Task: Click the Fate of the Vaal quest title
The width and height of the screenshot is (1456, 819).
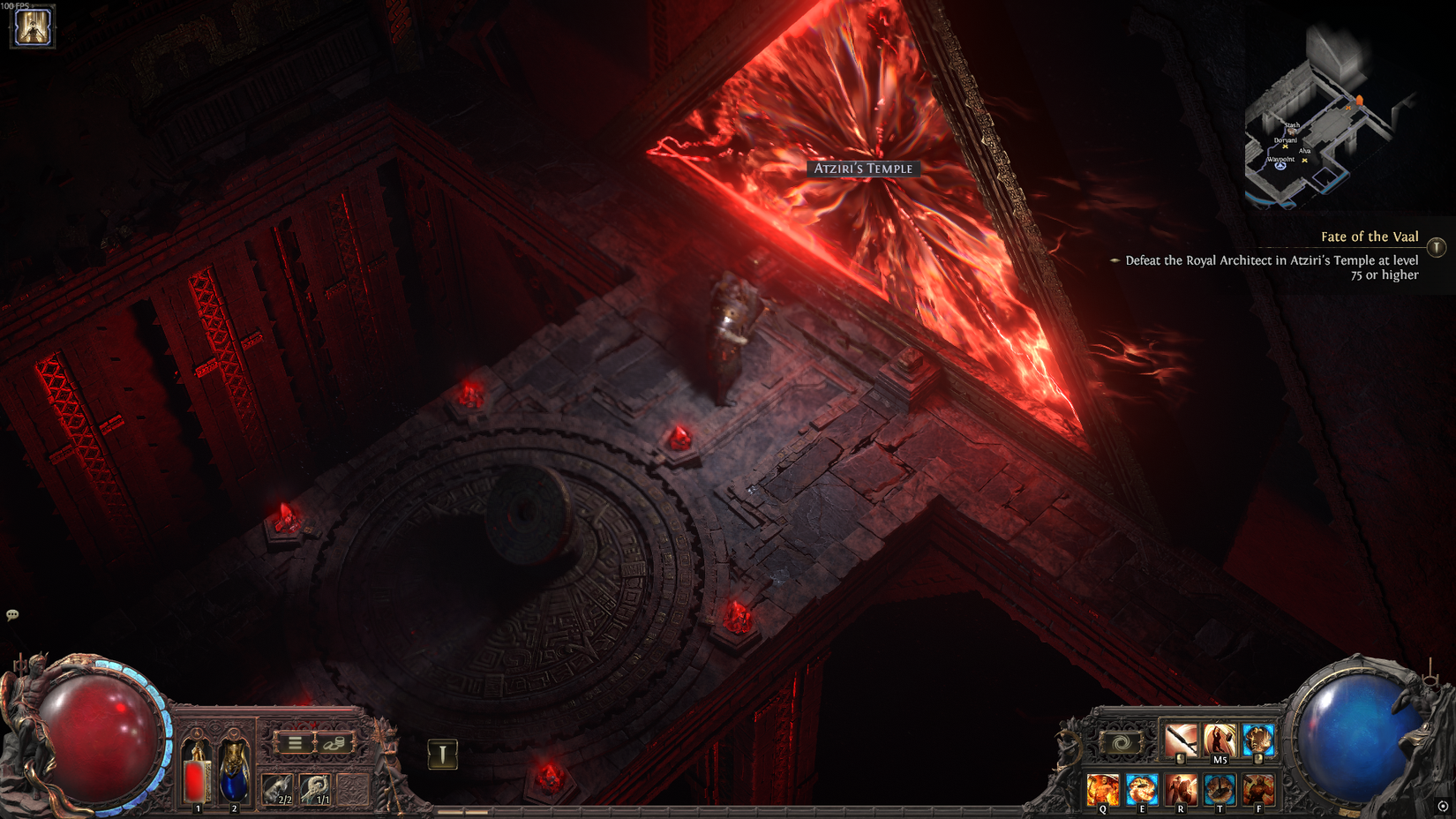Action: coord(1369,237)
